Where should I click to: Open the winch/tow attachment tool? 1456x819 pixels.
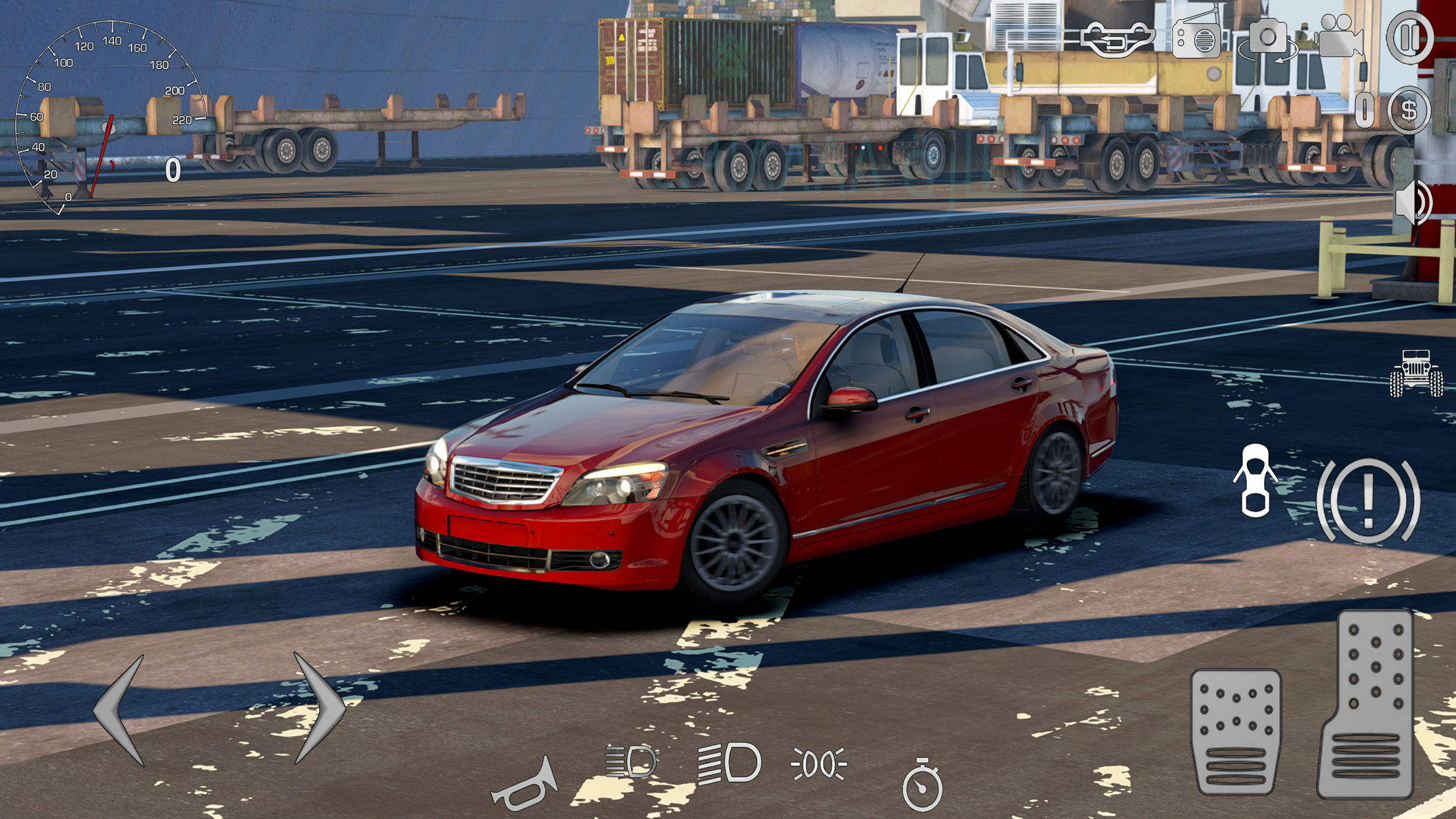pyautogui.click(x=1118, y=40)
